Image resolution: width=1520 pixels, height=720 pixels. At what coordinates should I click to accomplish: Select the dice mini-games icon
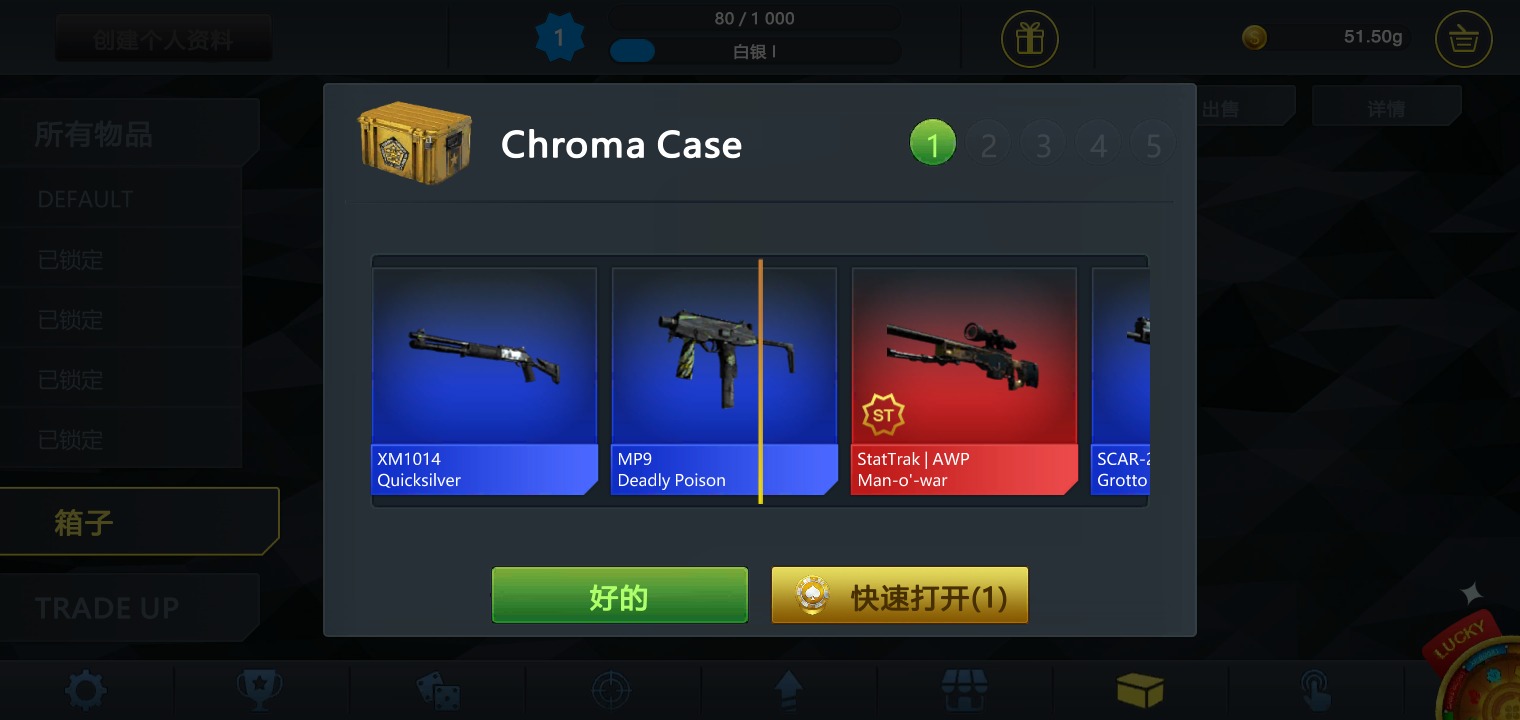coord(438,690)
